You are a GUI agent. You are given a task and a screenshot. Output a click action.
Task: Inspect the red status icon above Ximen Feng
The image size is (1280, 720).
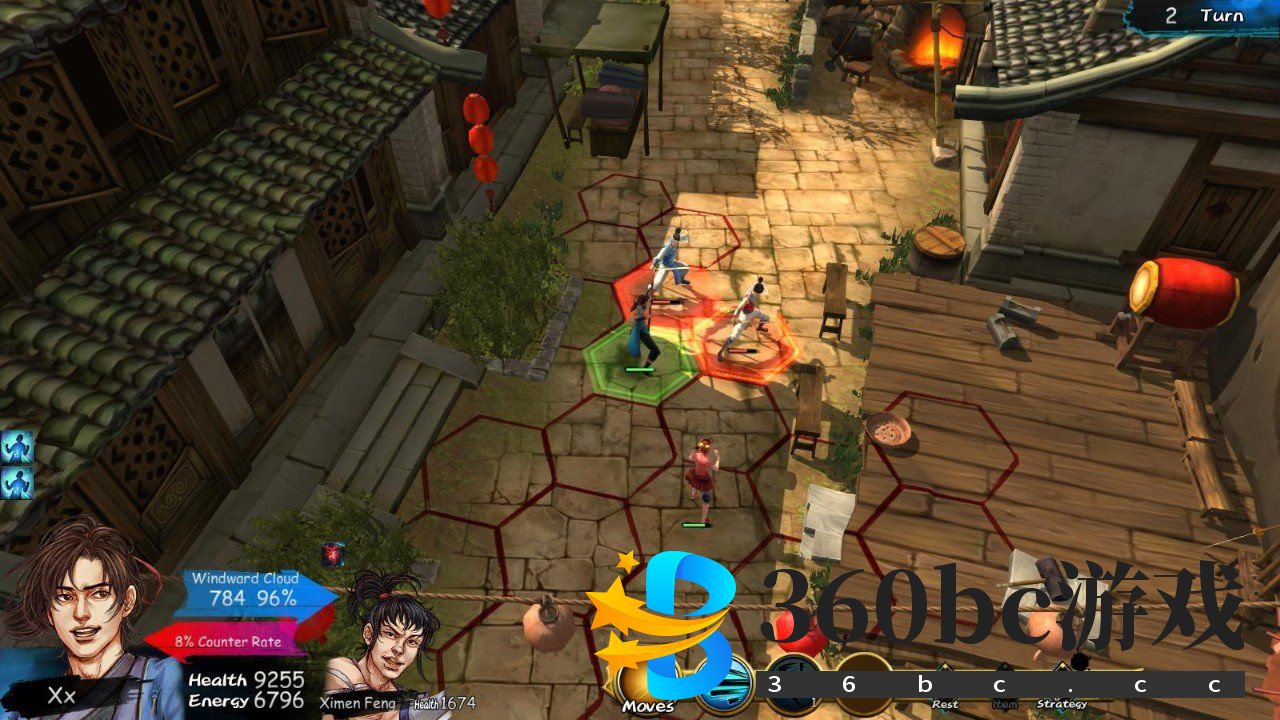point(333,555)
